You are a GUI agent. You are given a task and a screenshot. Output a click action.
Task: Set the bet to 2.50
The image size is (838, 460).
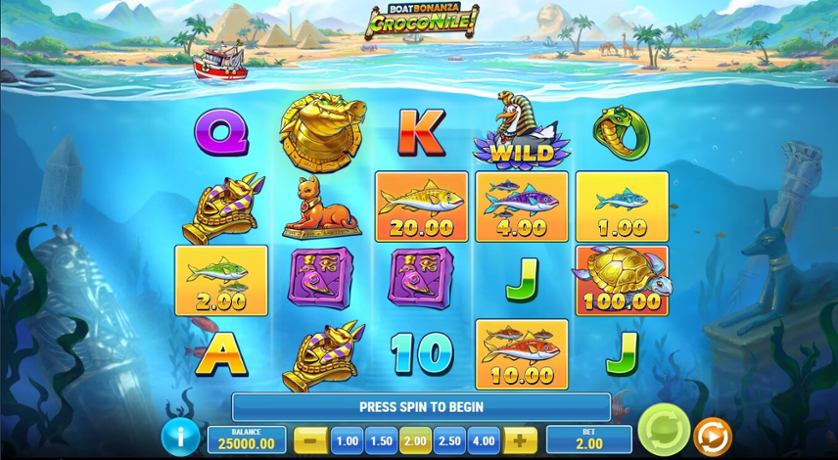pyautogui.click(x=448, y=440)
